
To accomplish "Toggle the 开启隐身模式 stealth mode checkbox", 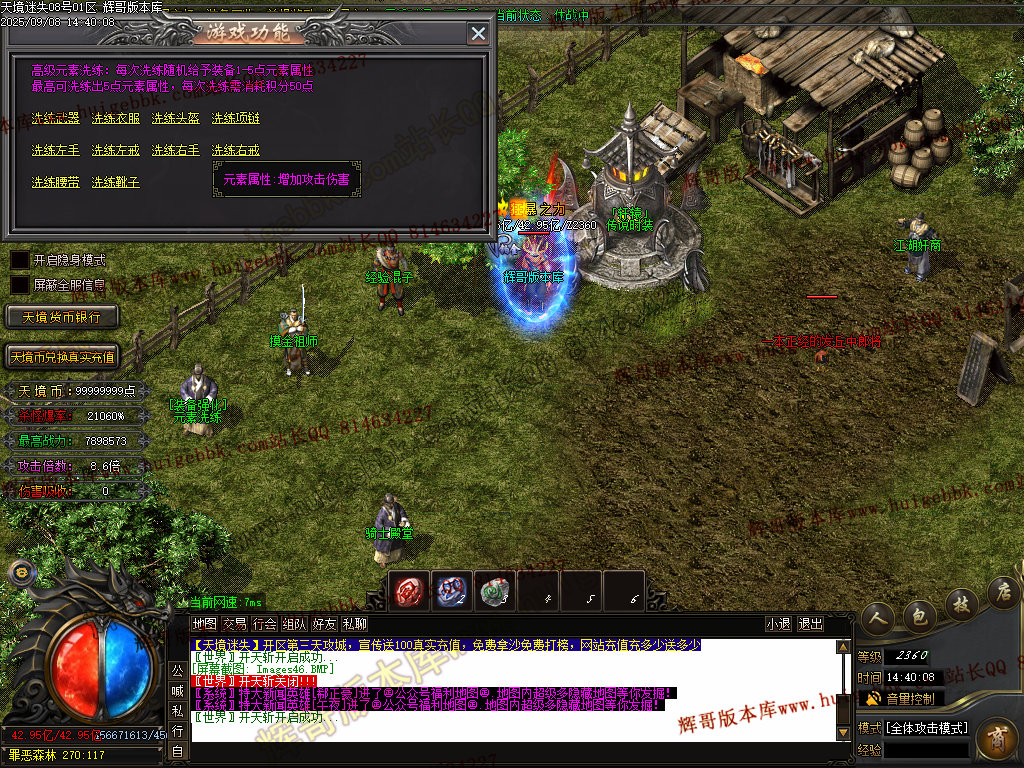I will pyautogui.click(x=20, y=260).
